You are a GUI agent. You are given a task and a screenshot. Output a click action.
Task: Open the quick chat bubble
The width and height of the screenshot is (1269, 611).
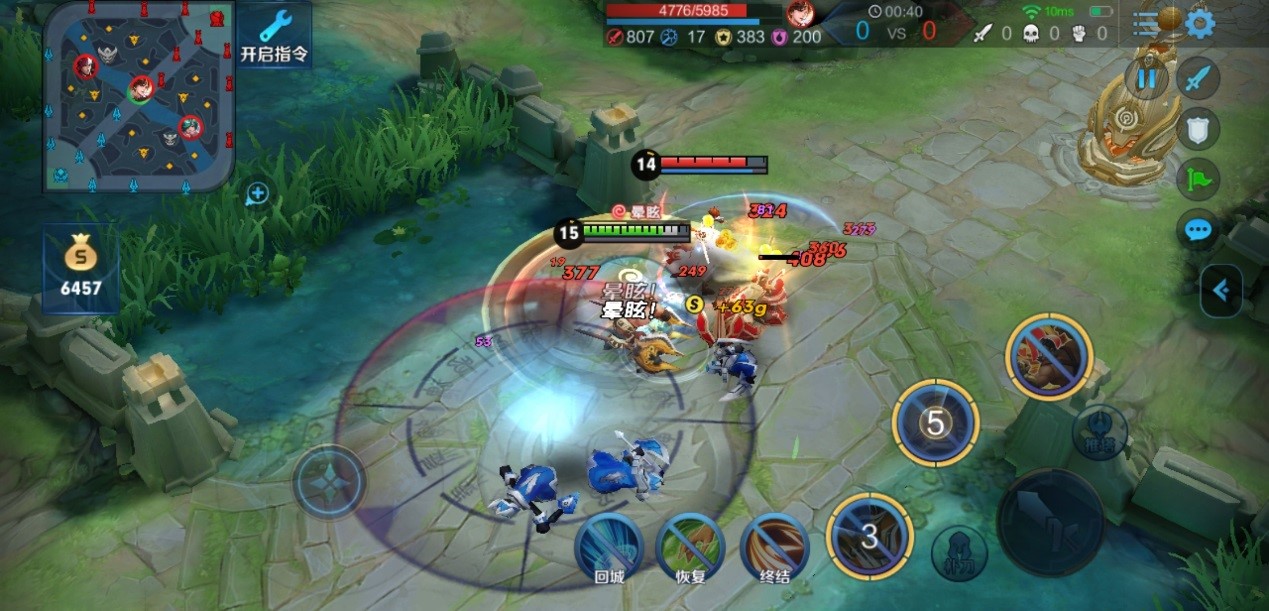coord(1197,231)
